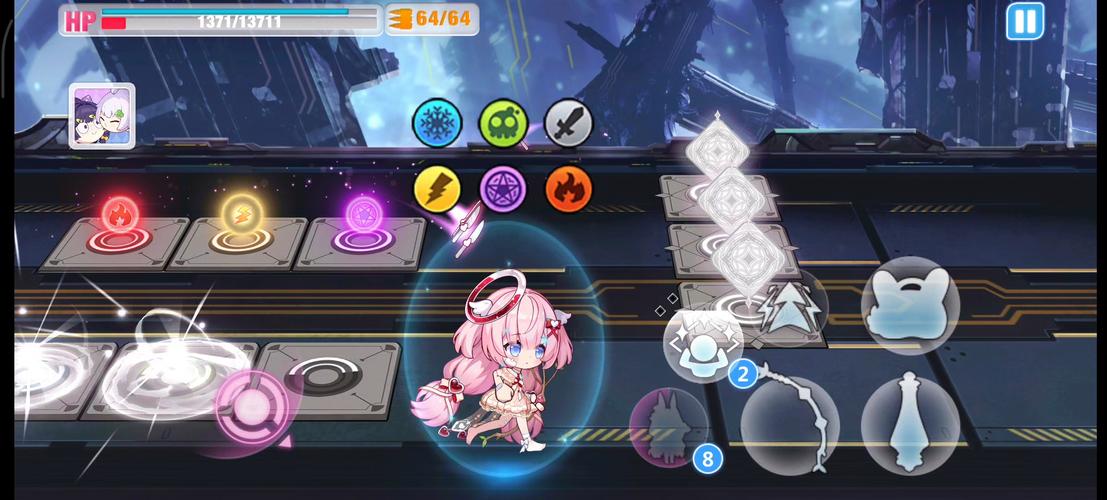
Task: Select the blue snowflake ice element
Action: point(437,123)
